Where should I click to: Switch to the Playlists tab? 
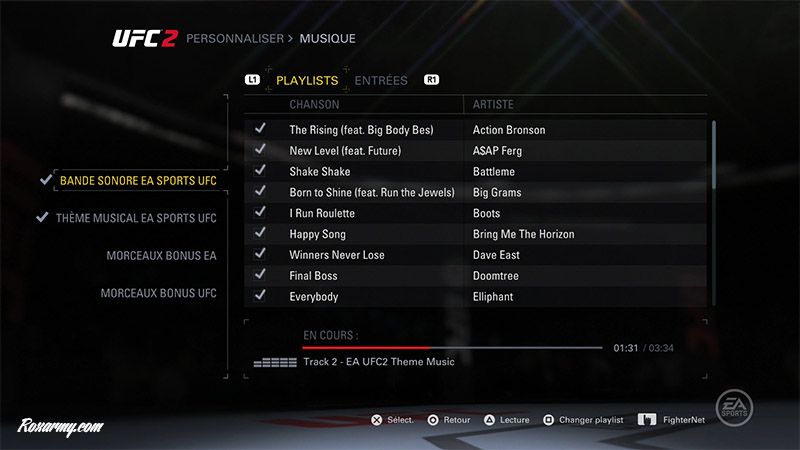[x=306, y=80]
